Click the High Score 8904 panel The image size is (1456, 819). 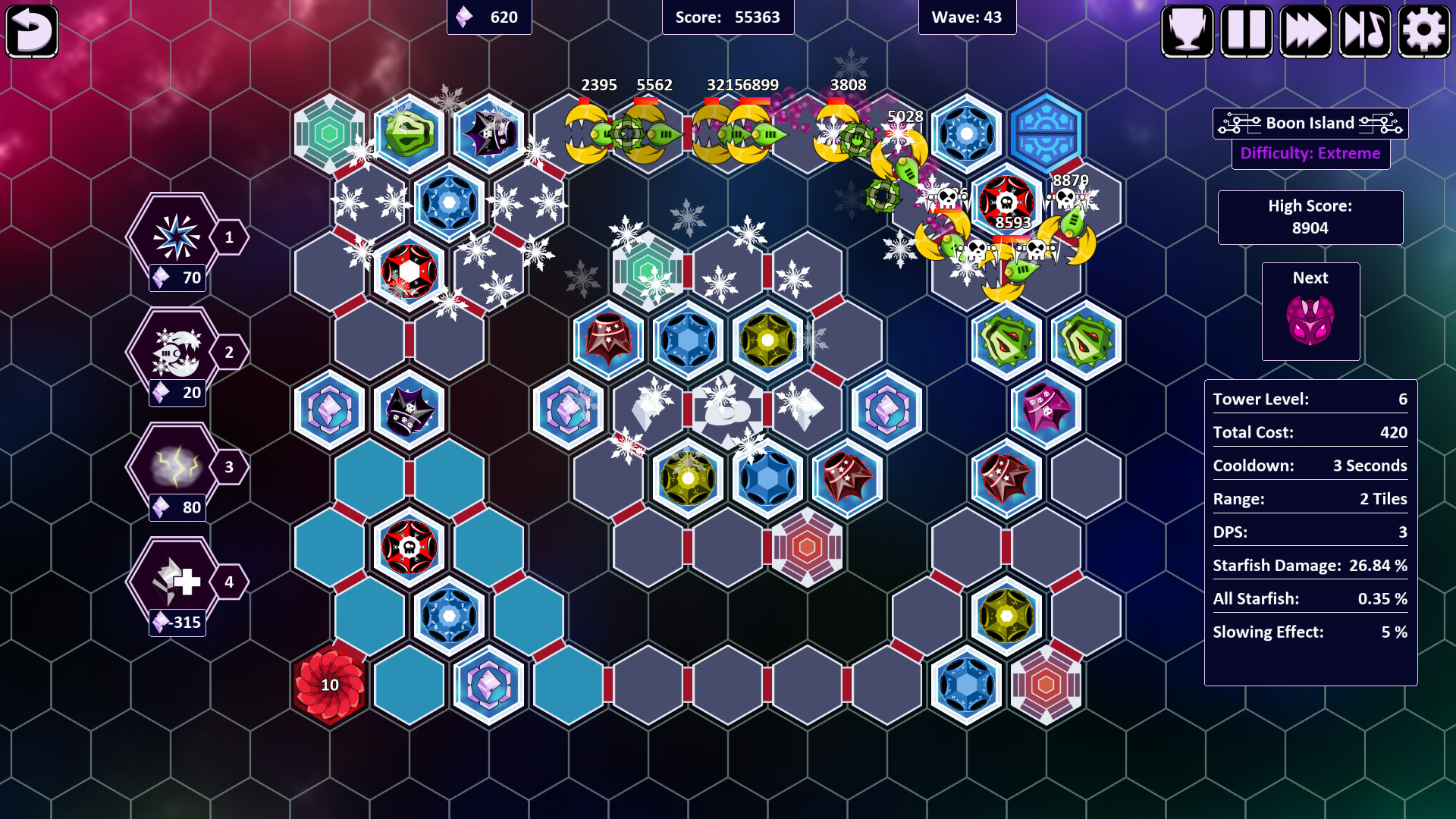pos(1310,217)
